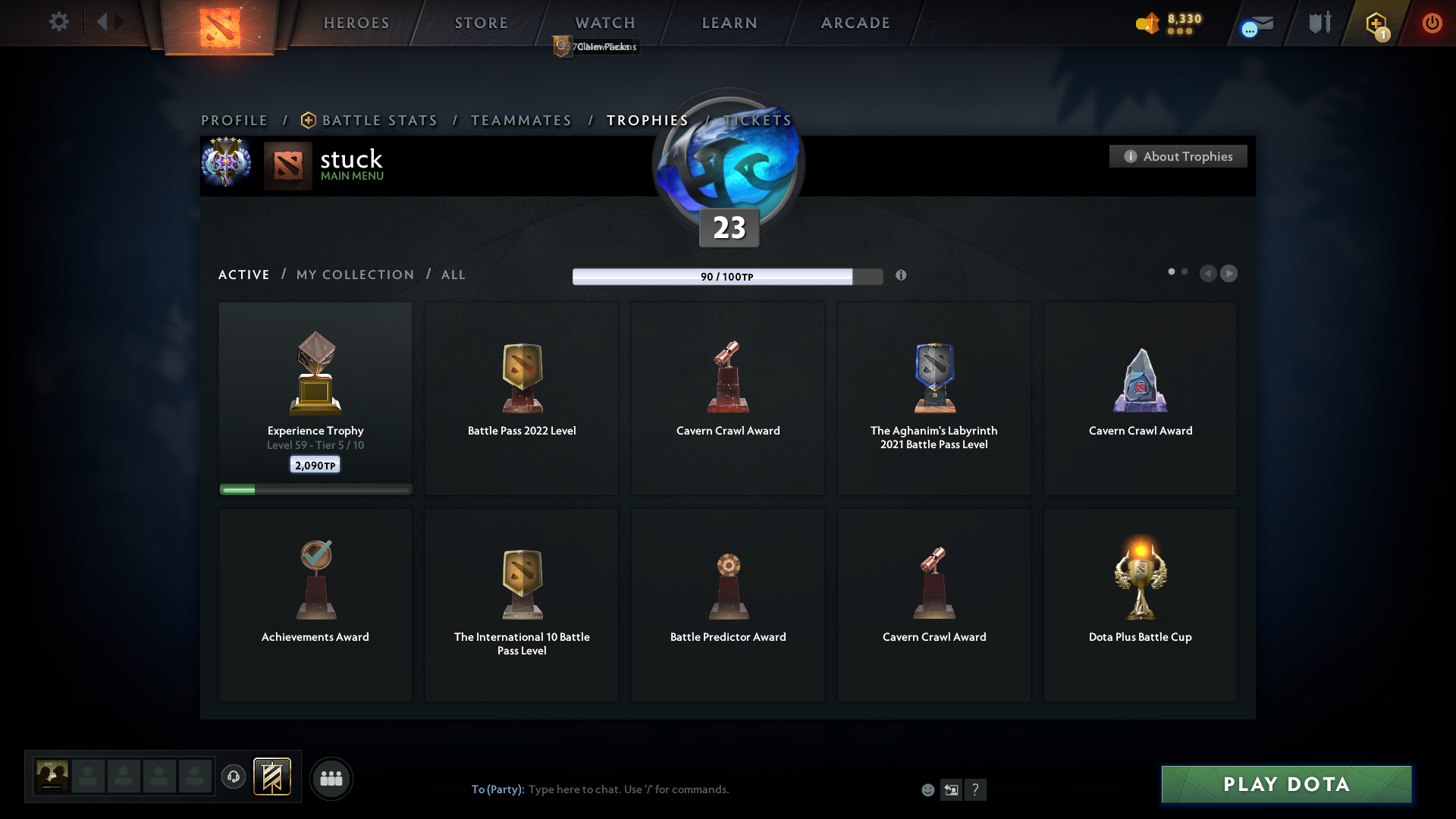Screen dimensions: 1456x819
Task: Click the About Trophies button
Action: (x=1178, y=156)
